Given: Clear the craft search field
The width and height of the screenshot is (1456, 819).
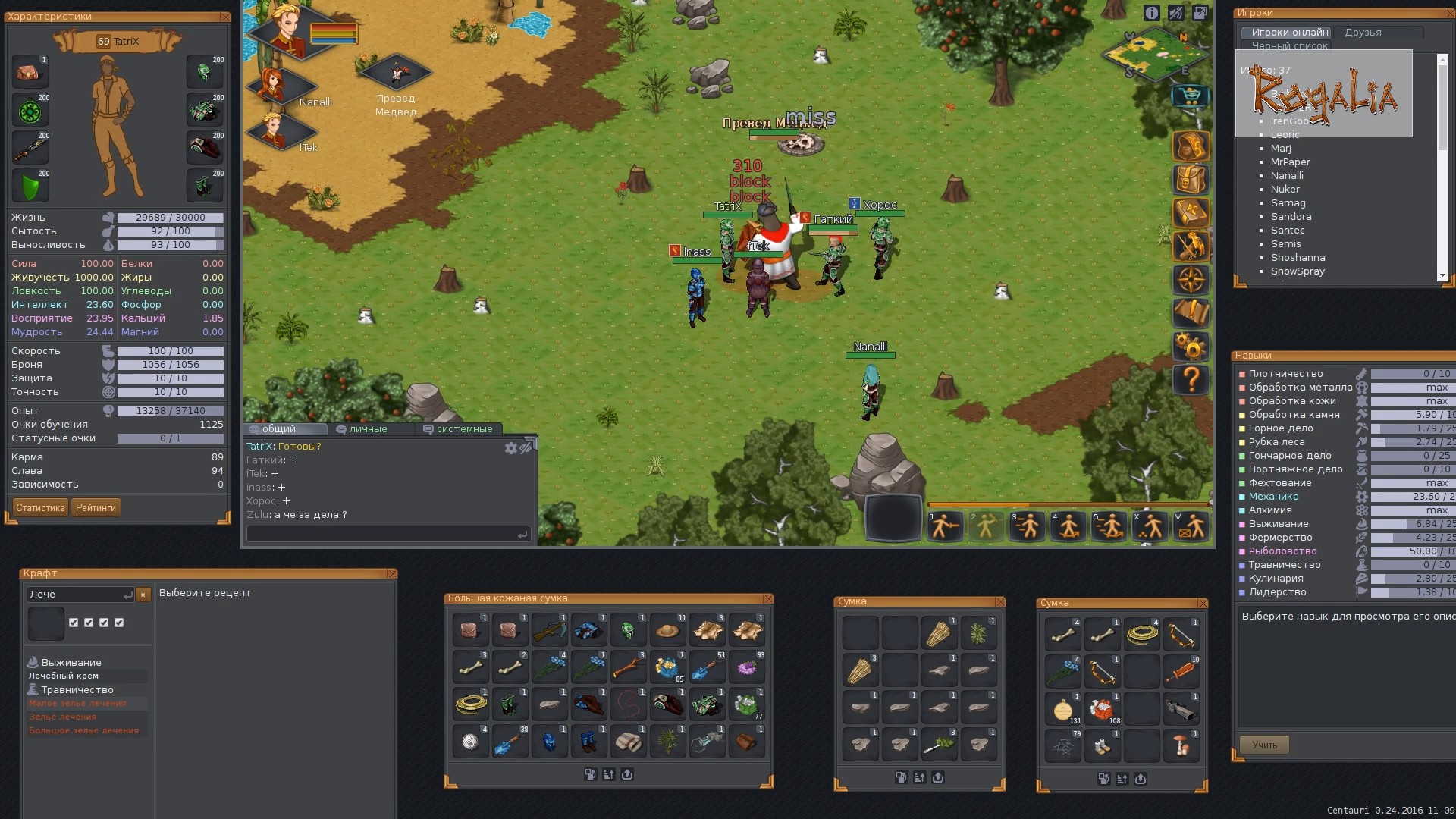Looking at the screenshot, I should pyautogui.click(x=143, y=595).
